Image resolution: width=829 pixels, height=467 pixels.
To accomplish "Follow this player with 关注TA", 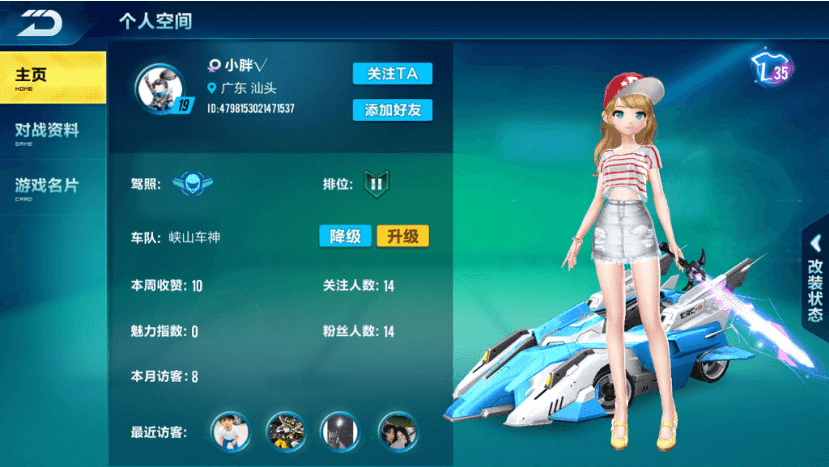I will point(392,74).
